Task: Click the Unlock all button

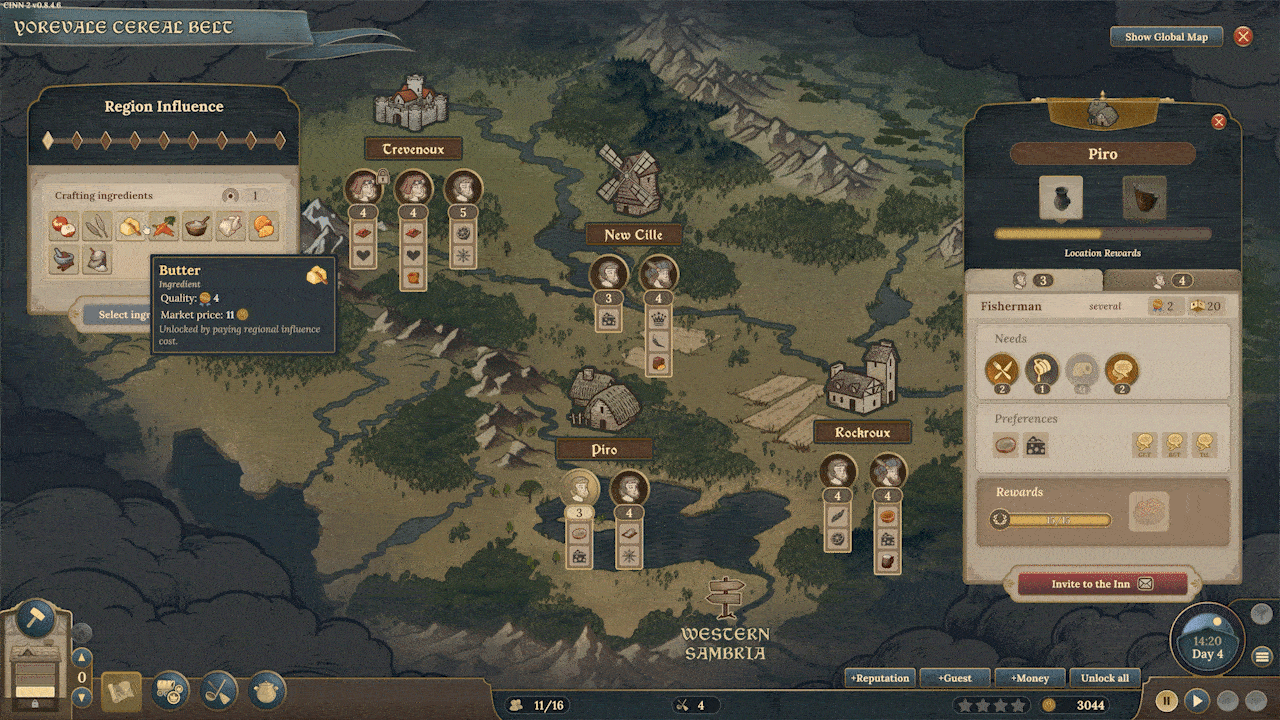Action: click(x=1105, y=678)
